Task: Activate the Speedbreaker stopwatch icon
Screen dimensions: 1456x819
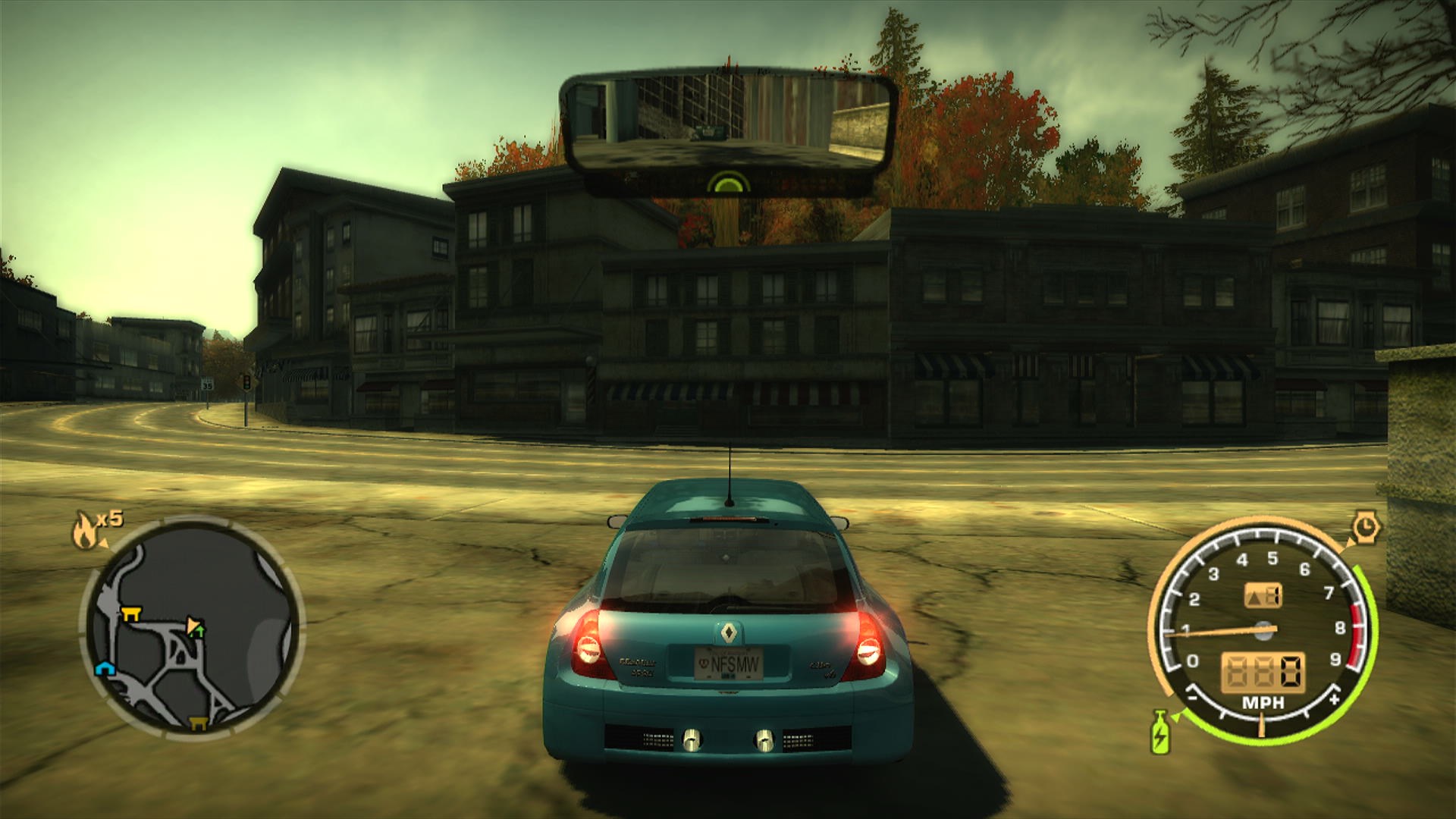Action: [x=1366, y=526]
